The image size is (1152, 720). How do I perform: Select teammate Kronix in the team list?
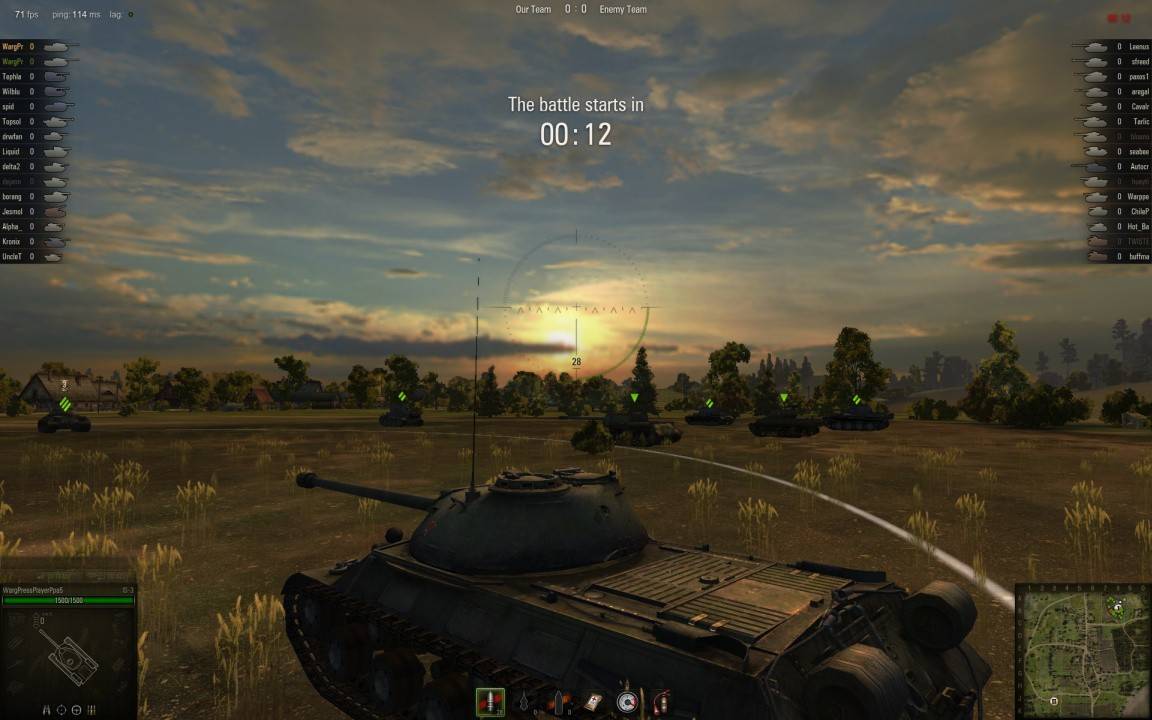(x=13, y=241)
